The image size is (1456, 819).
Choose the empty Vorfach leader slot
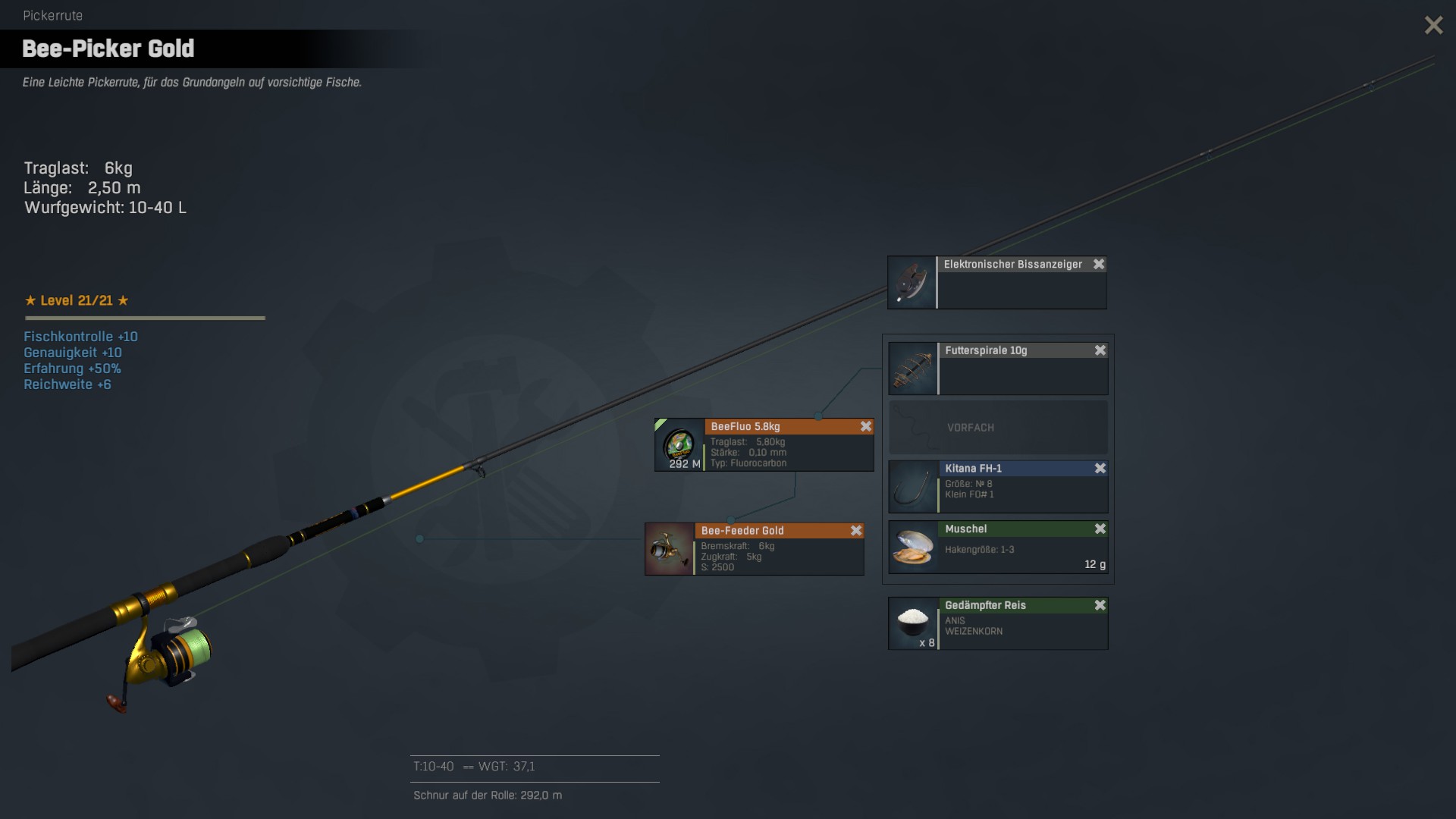point(998,428)
